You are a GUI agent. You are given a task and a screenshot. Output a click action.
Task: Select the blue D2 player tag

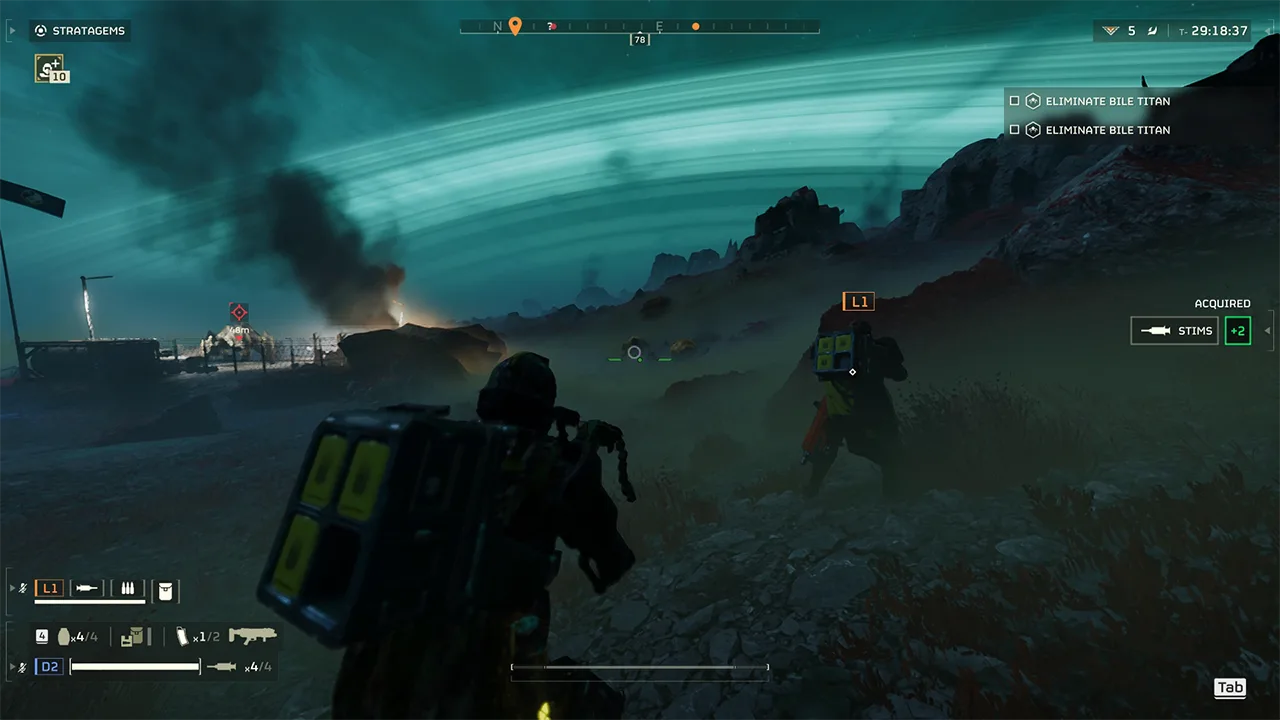(49, 667)
